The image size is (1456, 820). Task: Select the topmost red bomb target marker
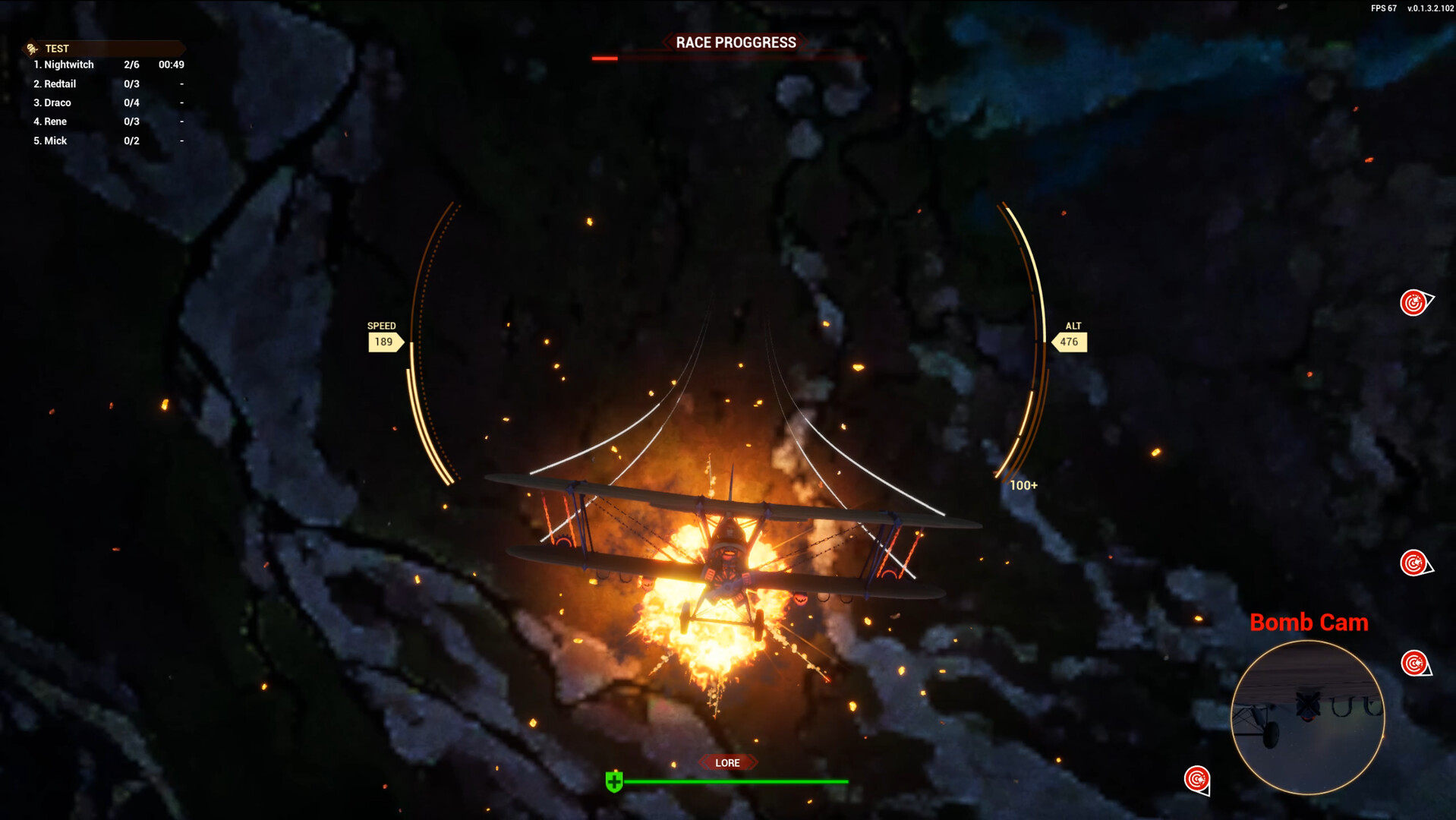pos(1413,303)
